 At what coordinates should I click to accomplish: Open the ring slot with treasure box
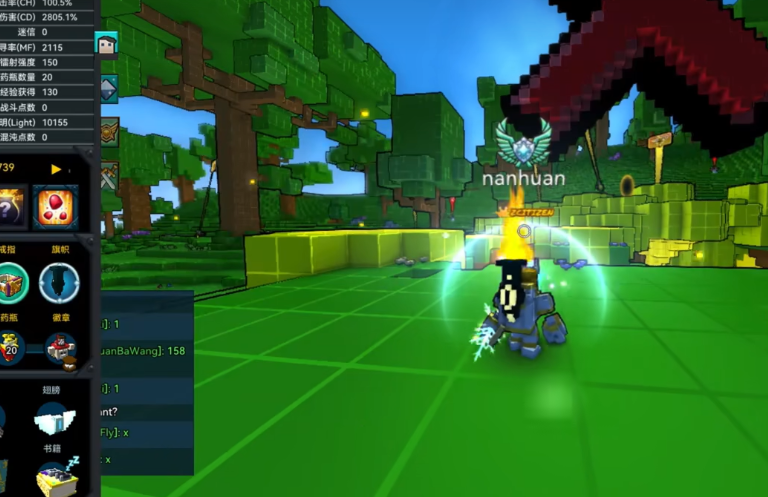[x=12, y=282]
